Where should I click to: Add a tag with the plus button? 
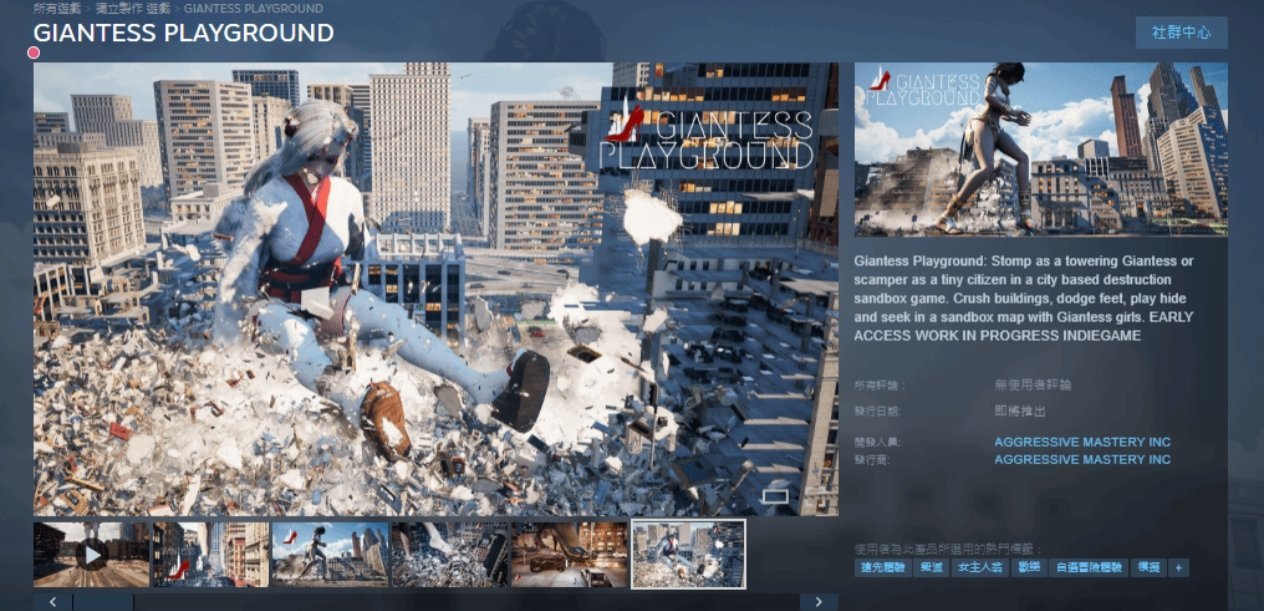[1179, 567]
